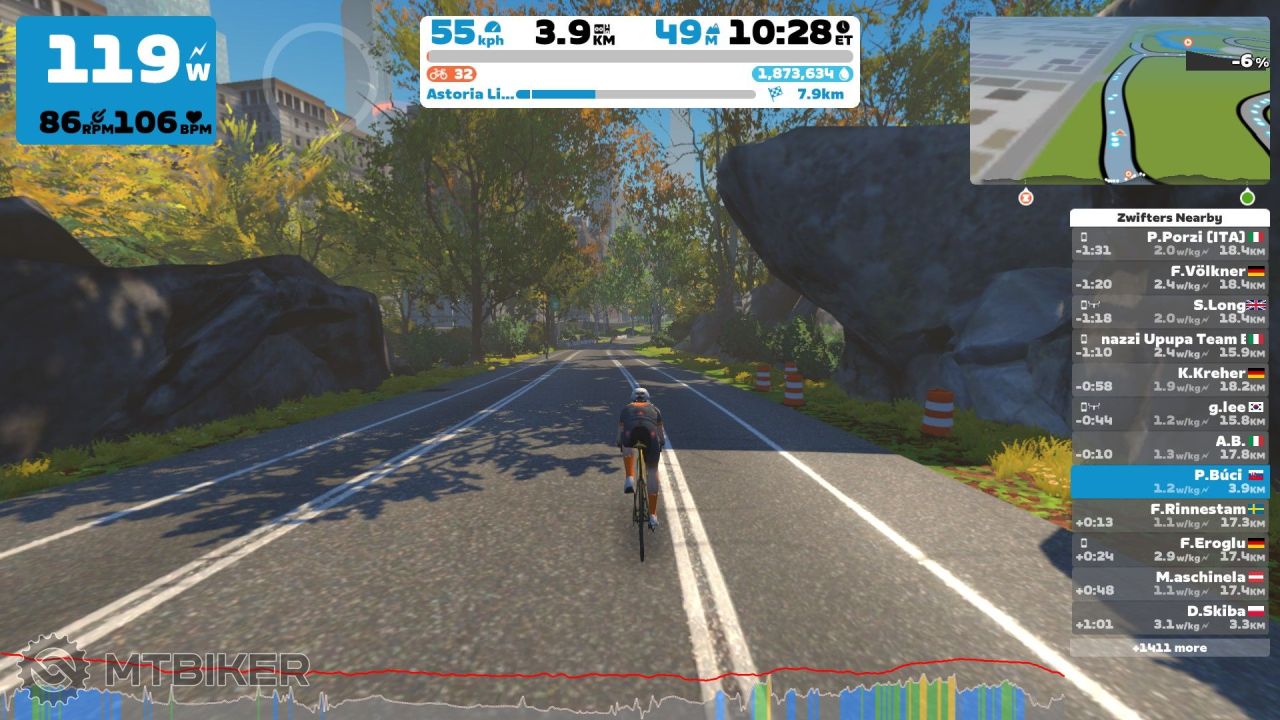
Task: Select highlighted P.Búci rider row
Action: pyautogui.click(x=1169, y=482)
